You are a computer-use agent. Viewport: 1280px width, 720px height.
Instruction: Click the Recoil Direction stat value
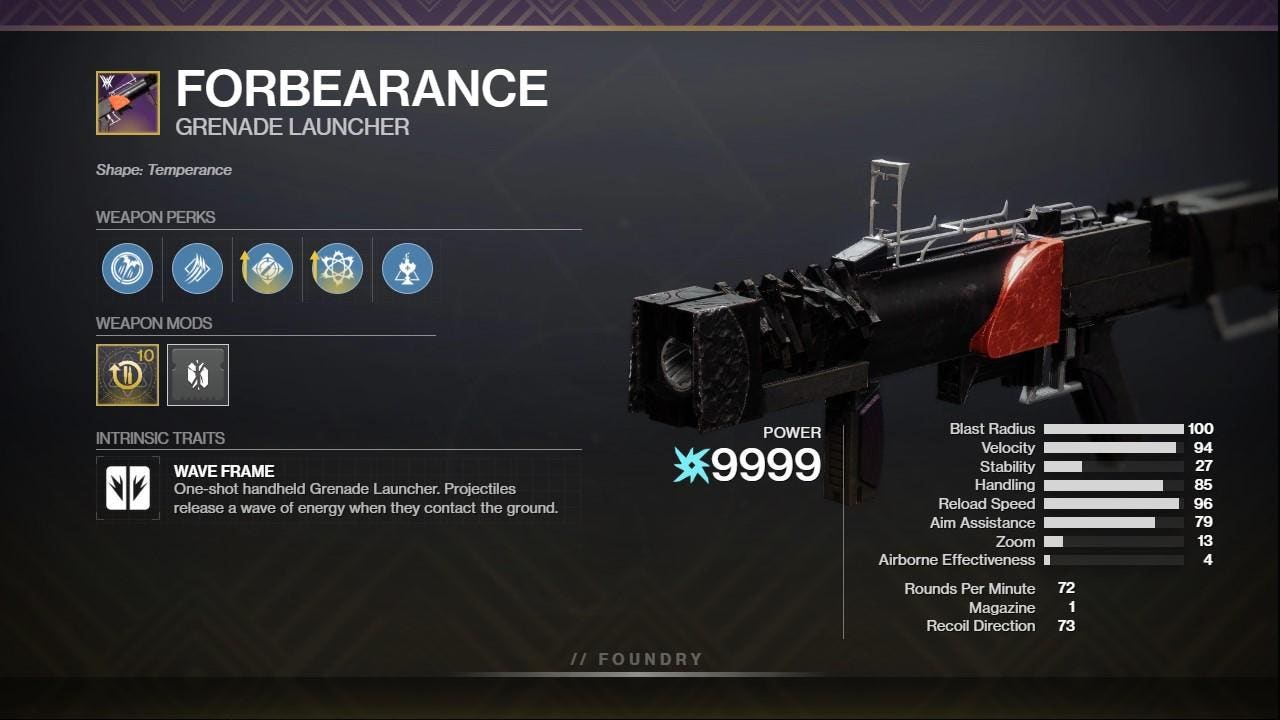click(1065, 625)
